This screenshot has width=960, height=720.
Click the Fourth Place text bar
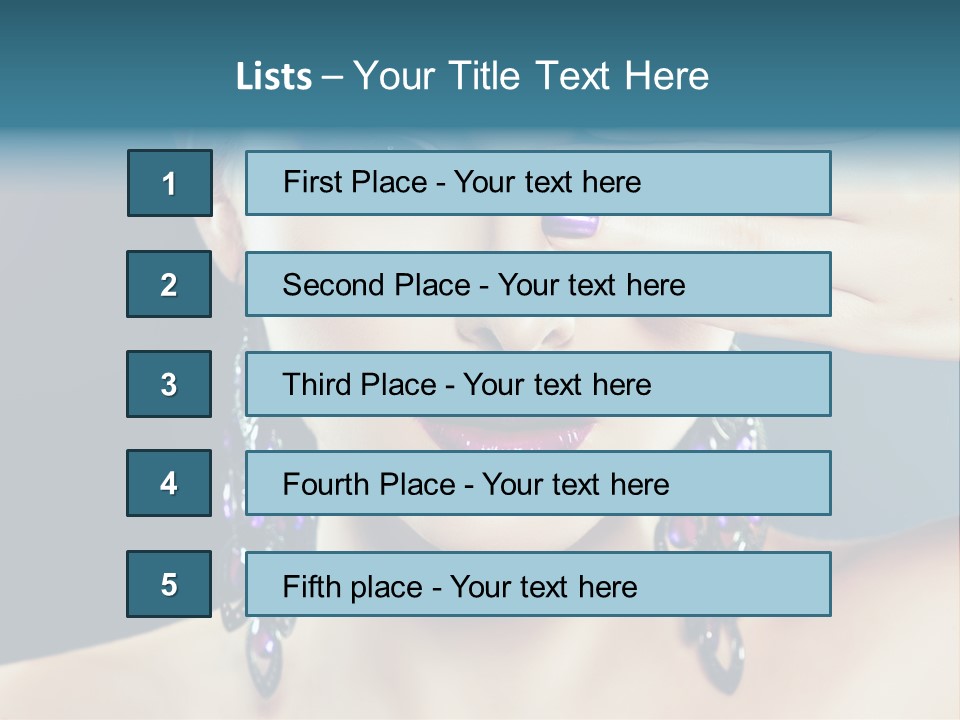[x=538, y=483]
